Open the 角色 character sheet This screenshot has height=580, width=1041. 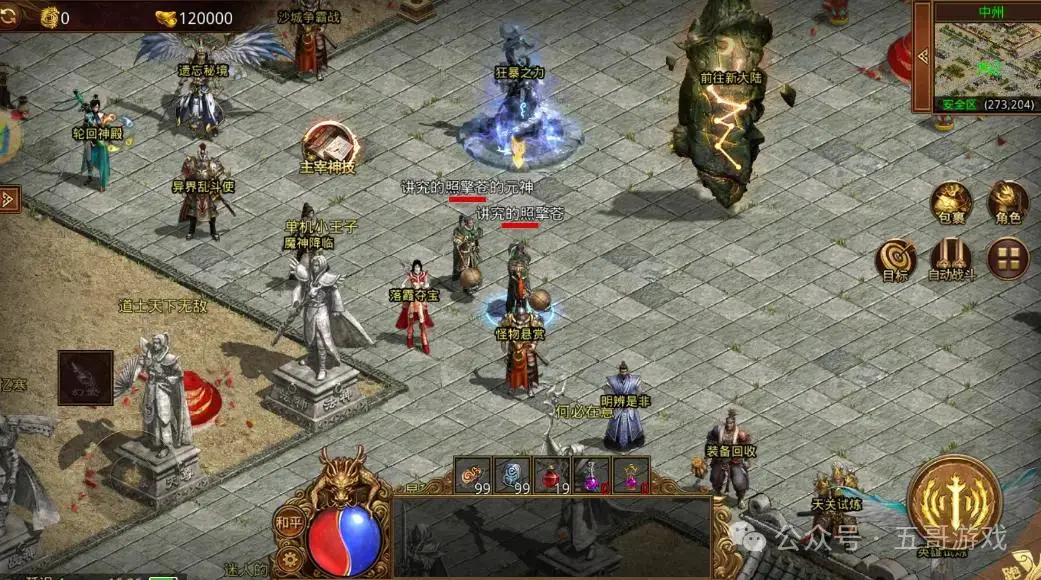click(x=1007, y=203)
